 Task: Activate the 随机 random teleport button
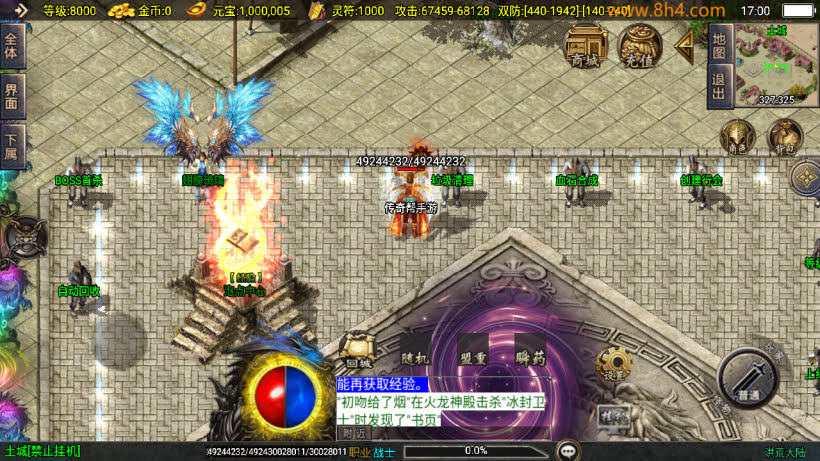click(414, 352)
